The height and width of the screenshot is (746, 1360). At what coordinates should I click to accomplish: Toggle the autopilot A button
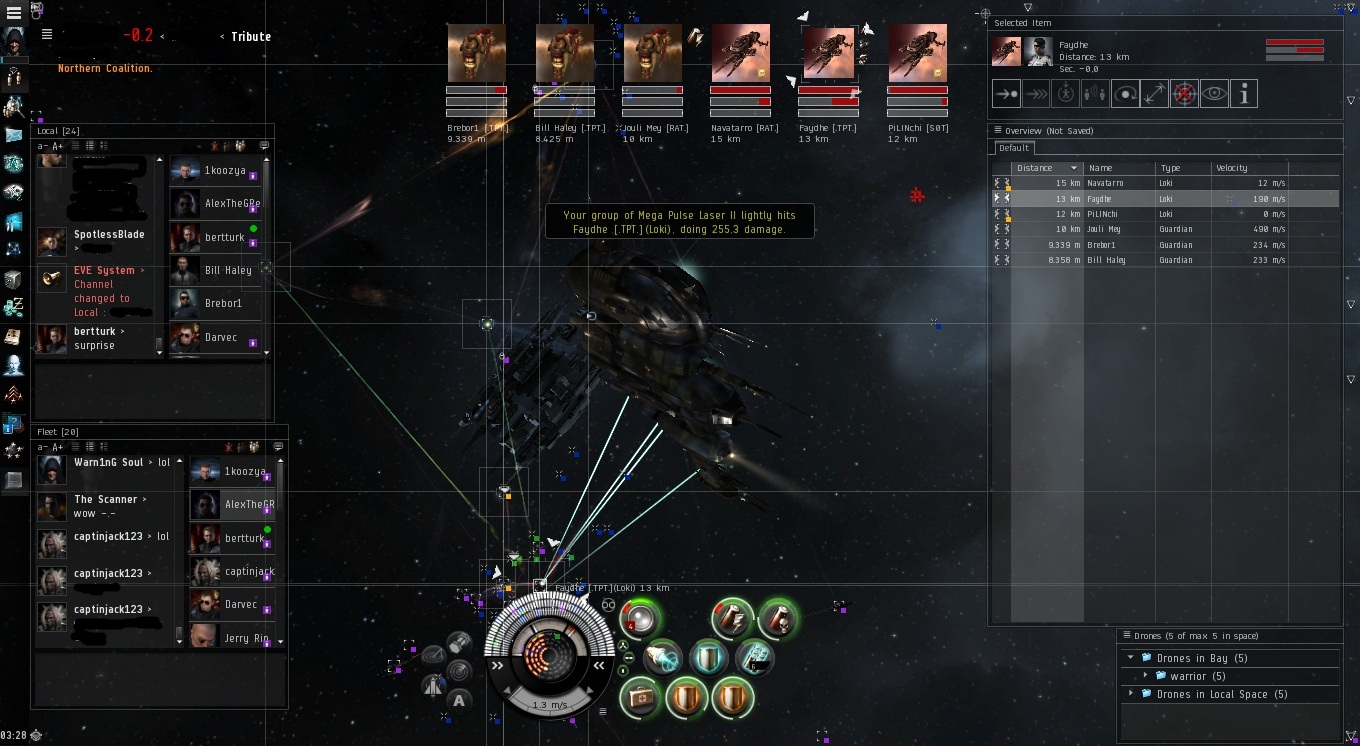(x=459, y=700)
